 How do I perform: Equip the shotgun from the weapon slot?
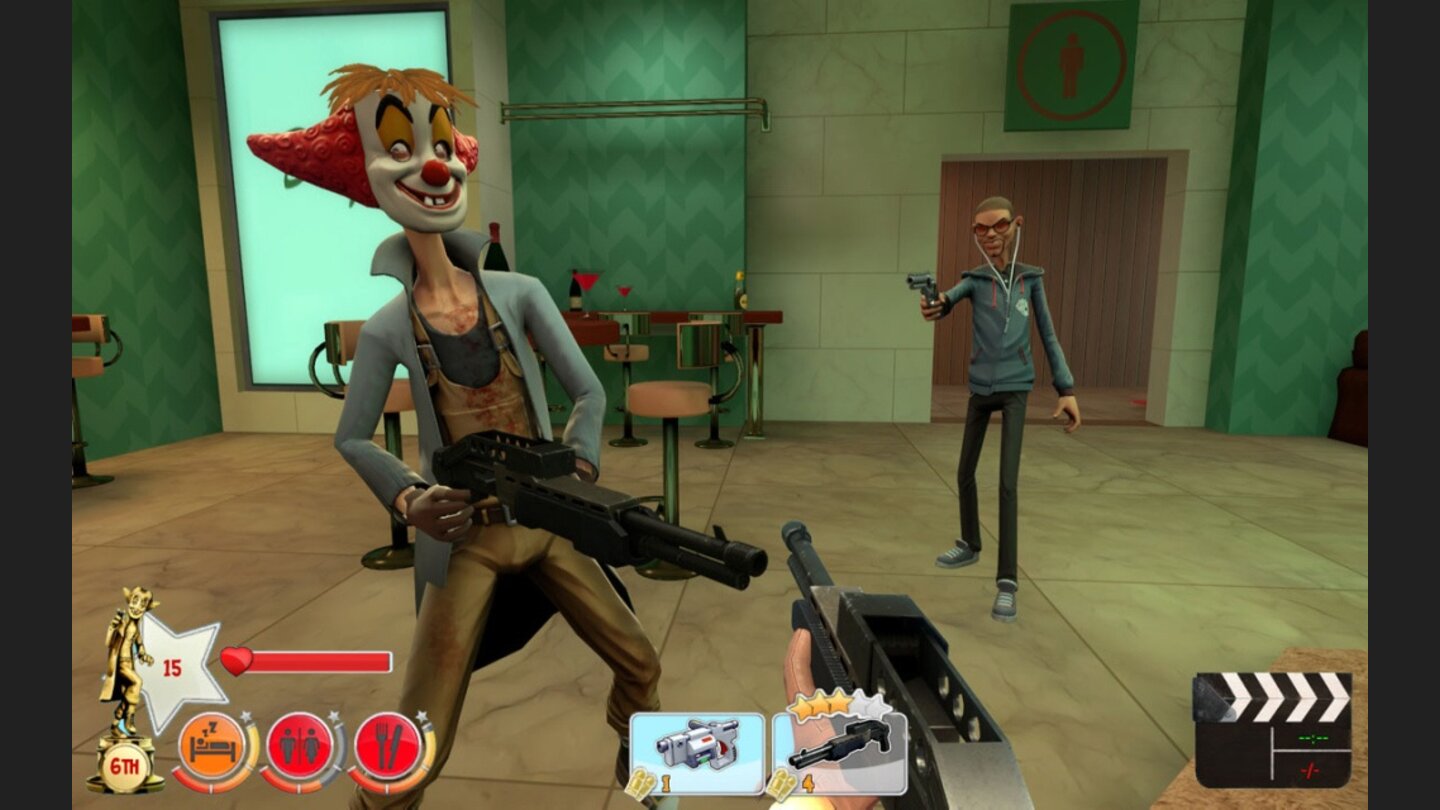841,743
